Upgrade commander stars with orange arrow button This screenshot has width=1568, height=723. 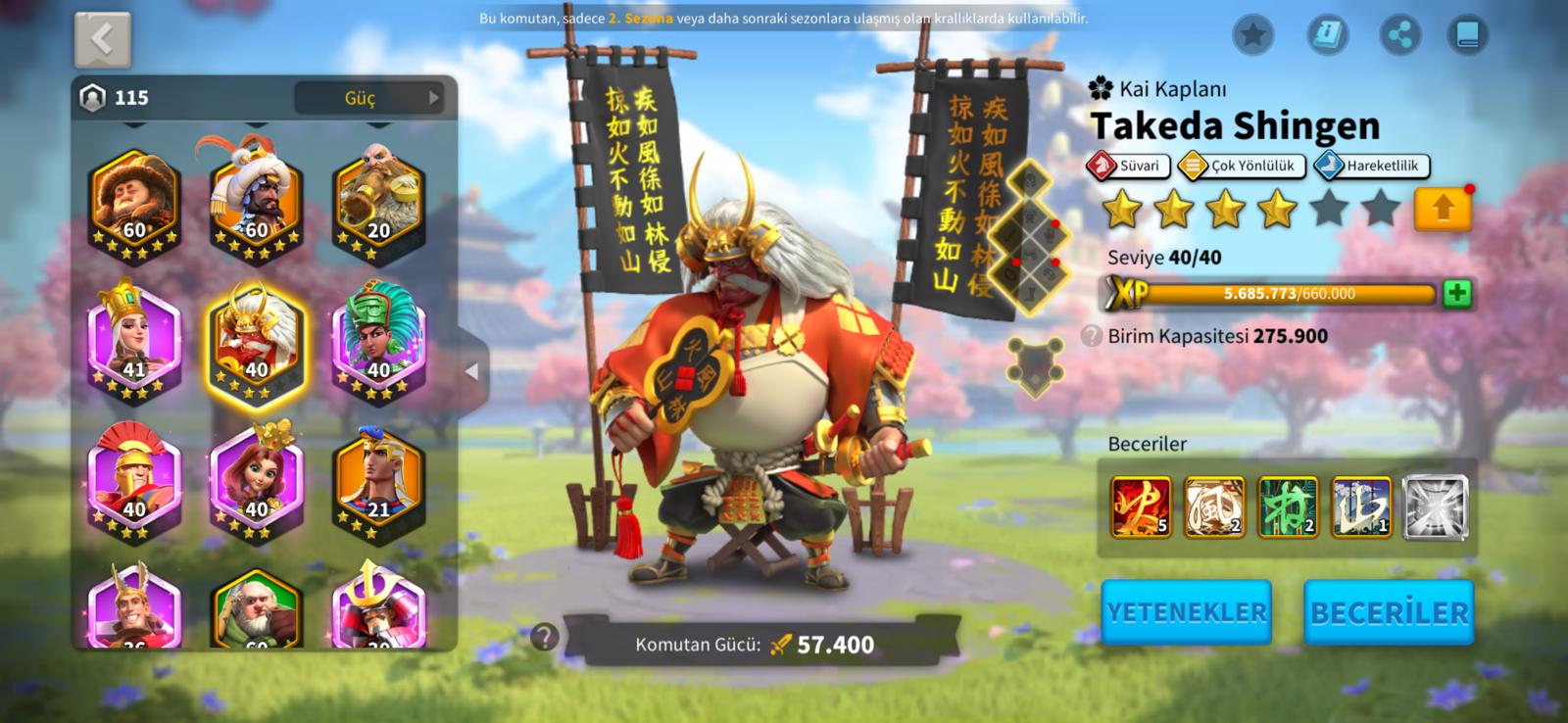pyautogui.click(x=1443, y=209)
